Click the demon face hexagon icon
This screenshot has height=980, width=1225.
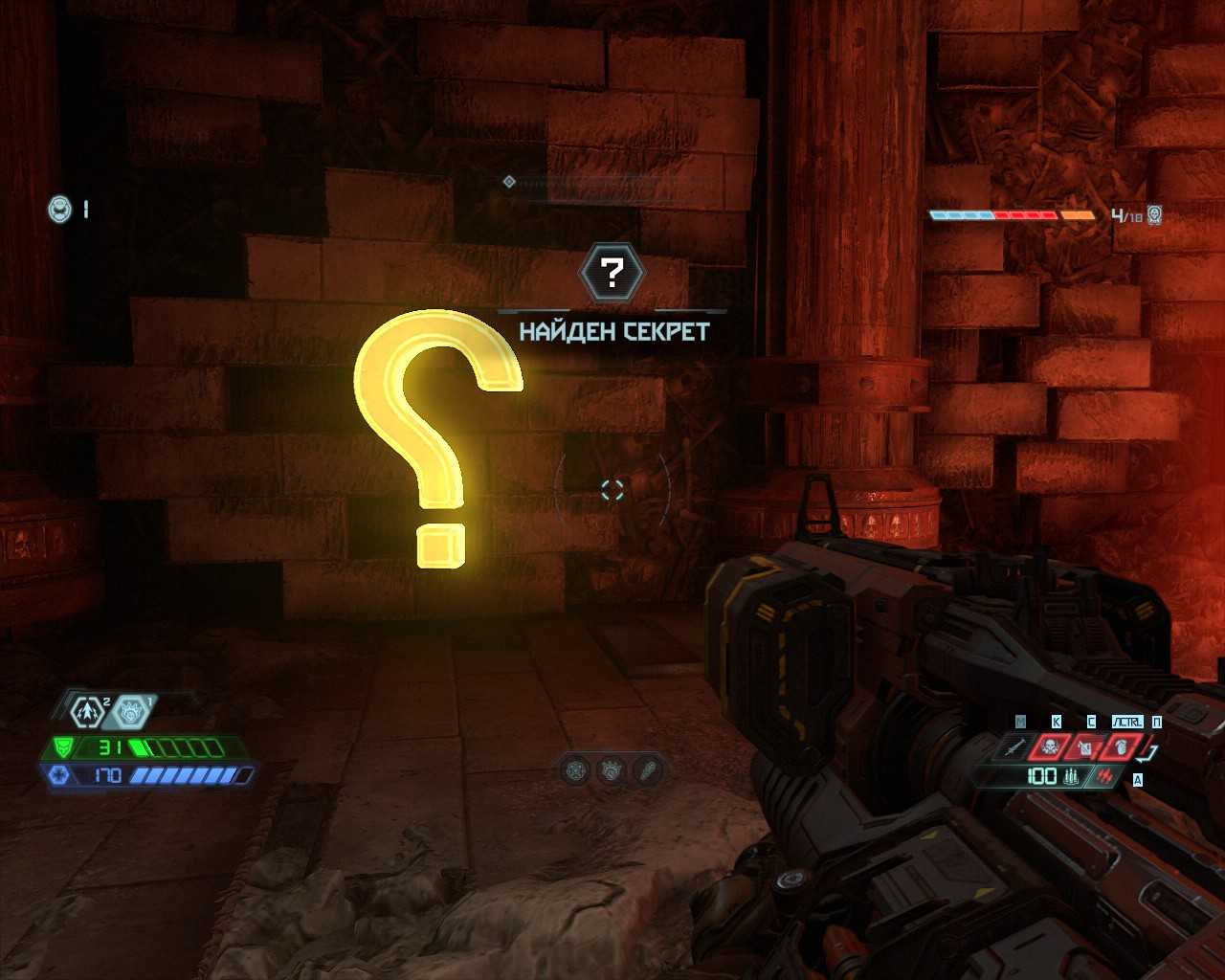pos(130,711)
